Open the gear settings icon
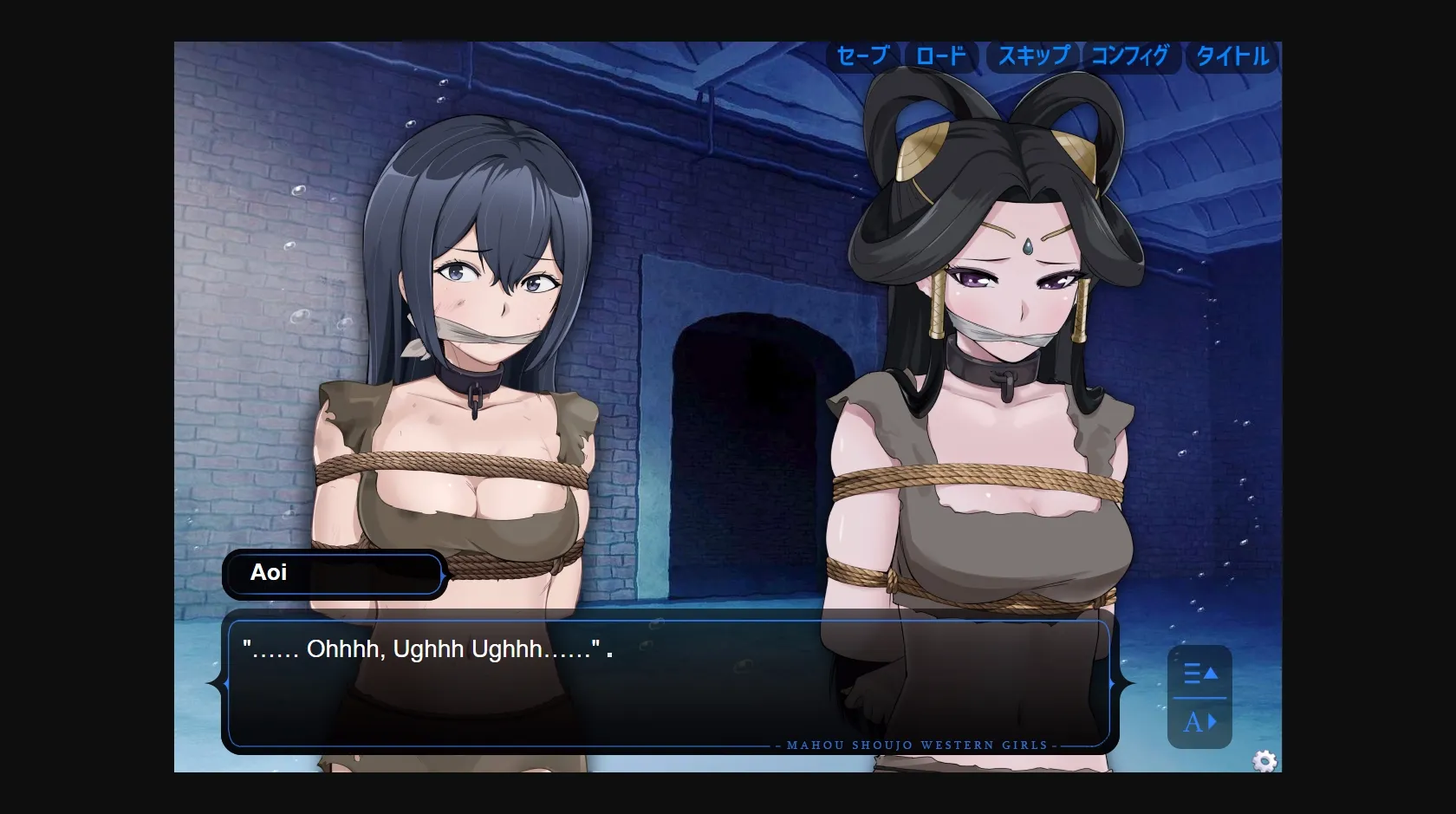 point(1264,761)
